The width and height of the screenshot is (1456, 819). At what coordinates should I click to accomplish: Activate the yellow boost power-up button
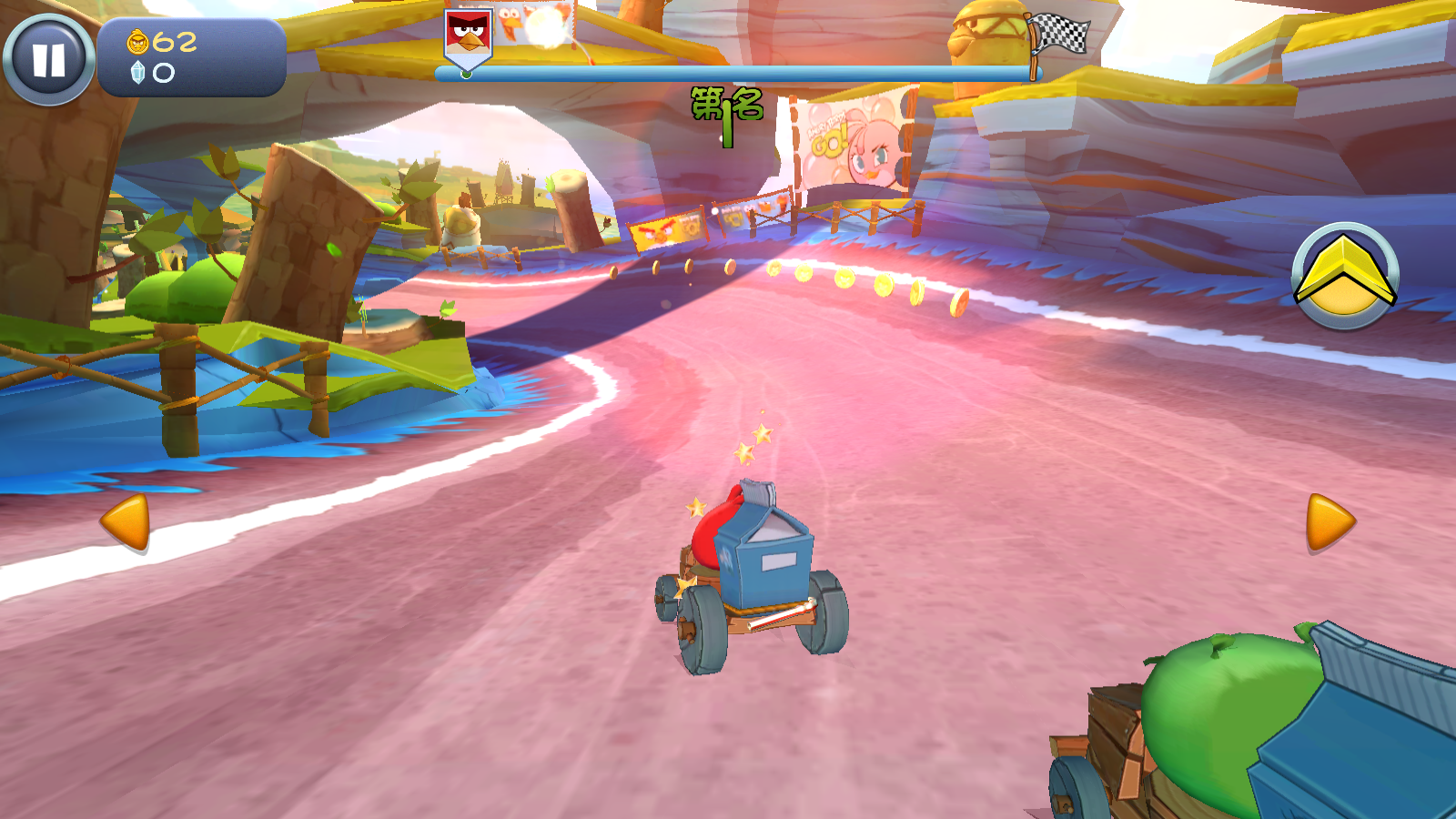pos(1345,276)
